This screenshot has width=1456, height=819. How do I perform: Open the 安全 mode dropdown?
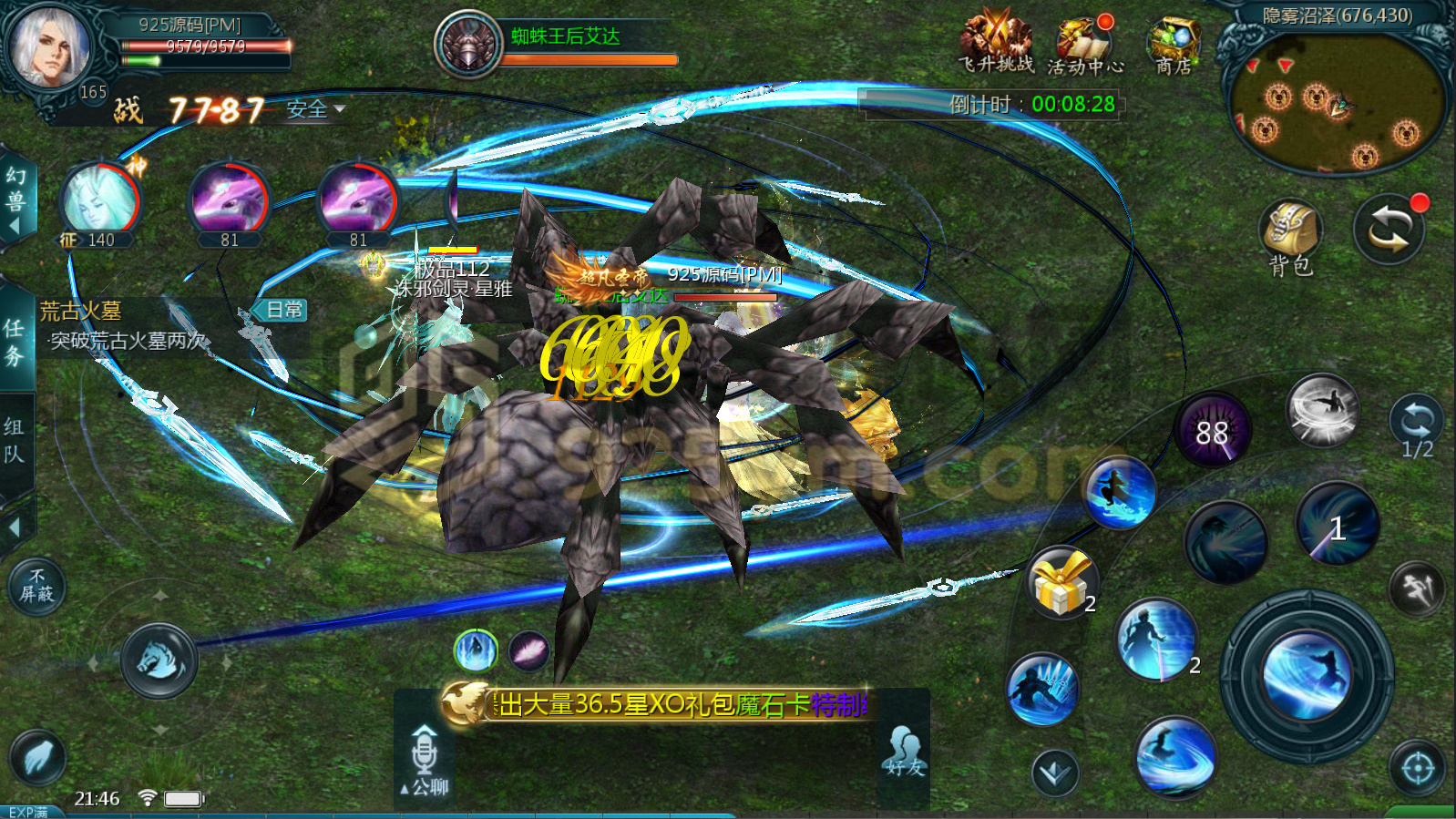[315, 109]
